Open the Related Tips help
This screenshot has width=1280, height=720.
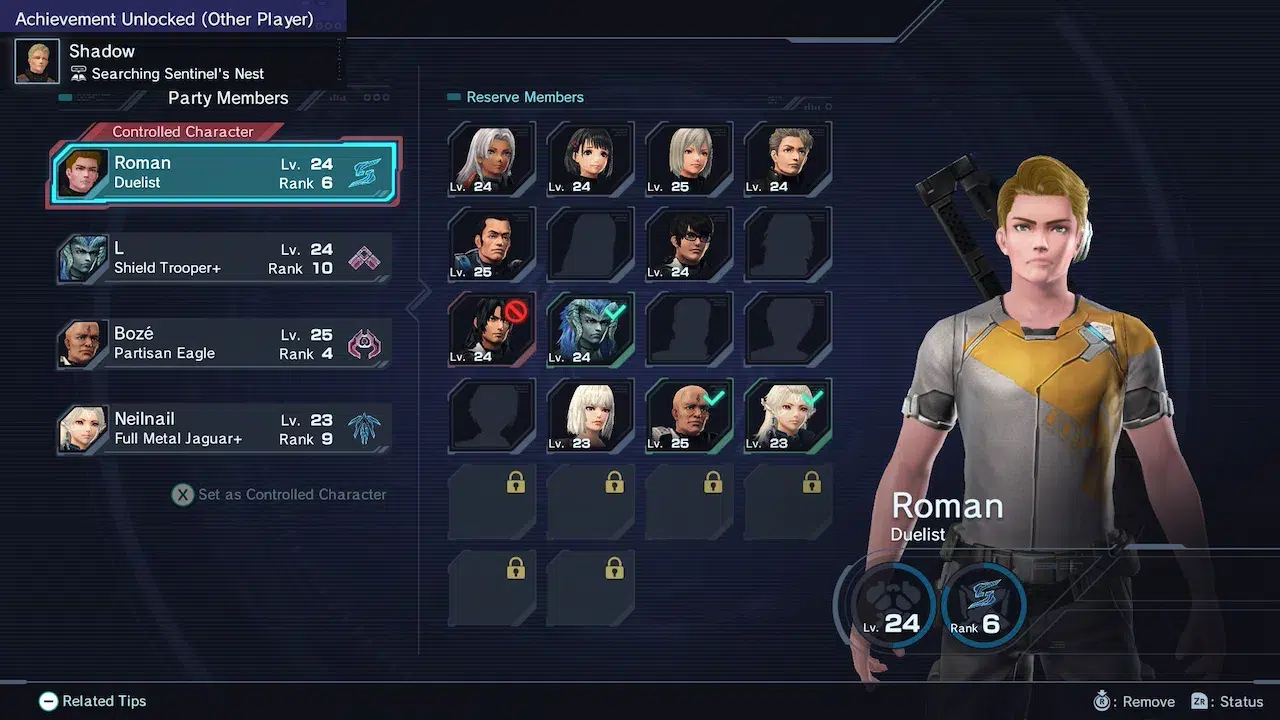point(93,702)
